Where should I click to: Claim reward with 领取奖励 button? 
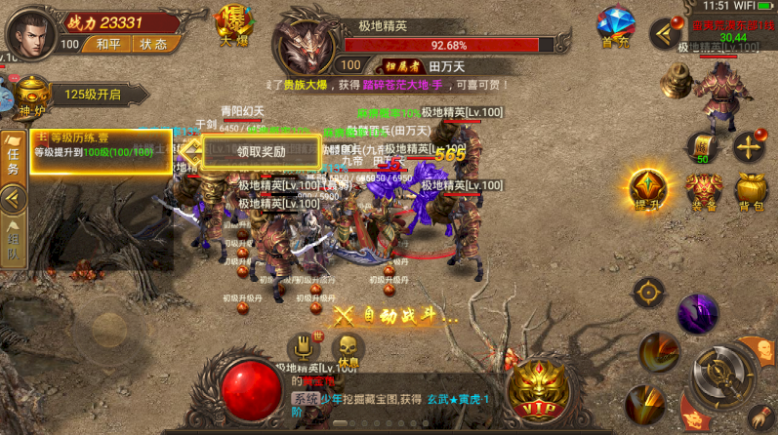point(261,152)
